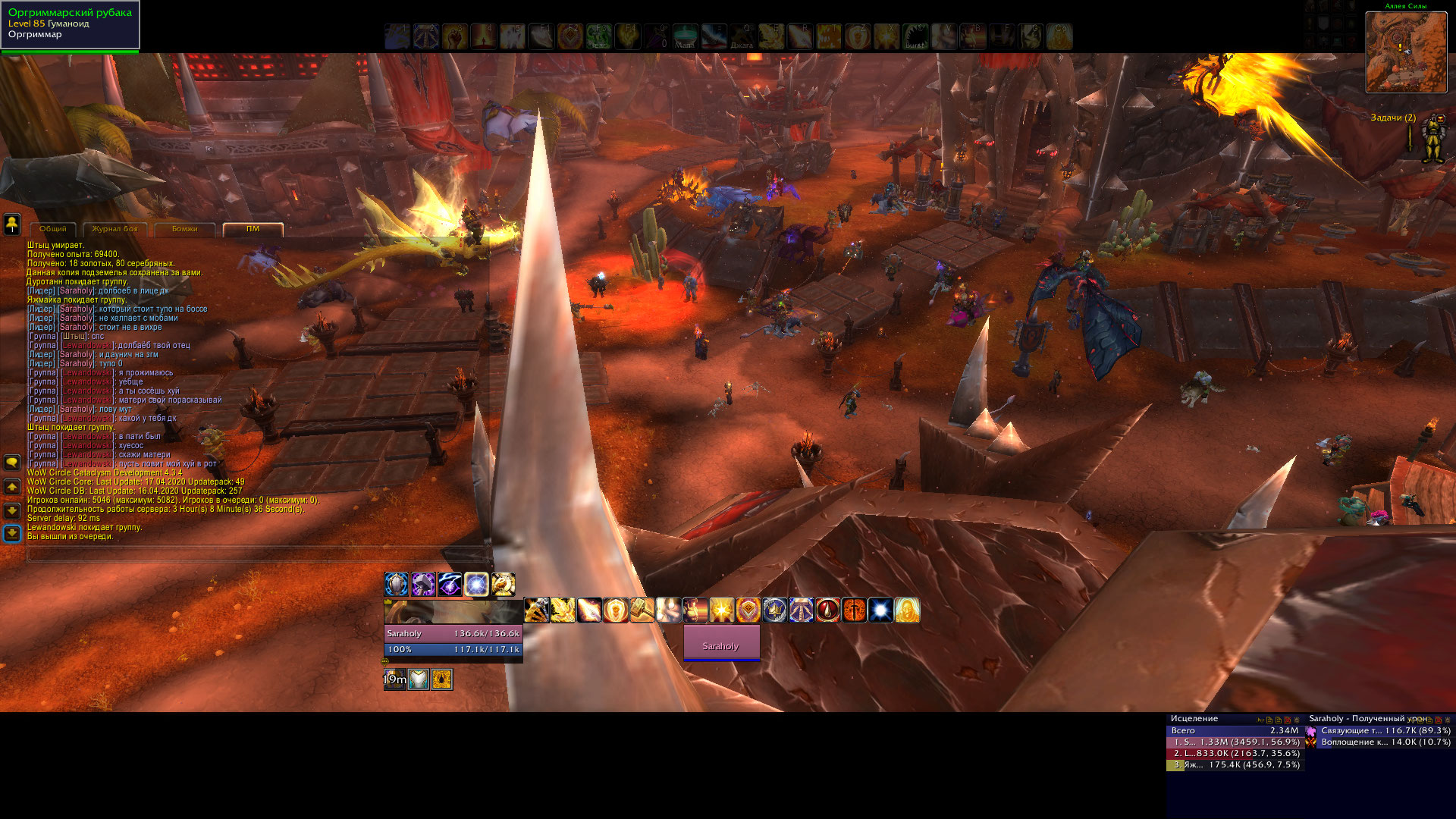Open the Исцеление healing meter window
Image resolution: width=1456 pixels, height=819 pixels.
click(x=1194, y=718)
